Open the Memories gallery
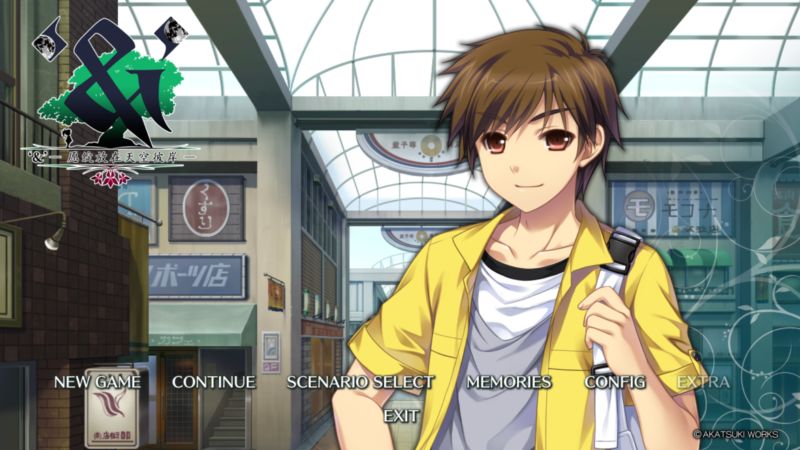Image resolution: width=800 pixels, height=450 pixels. [x=508, y=382]
